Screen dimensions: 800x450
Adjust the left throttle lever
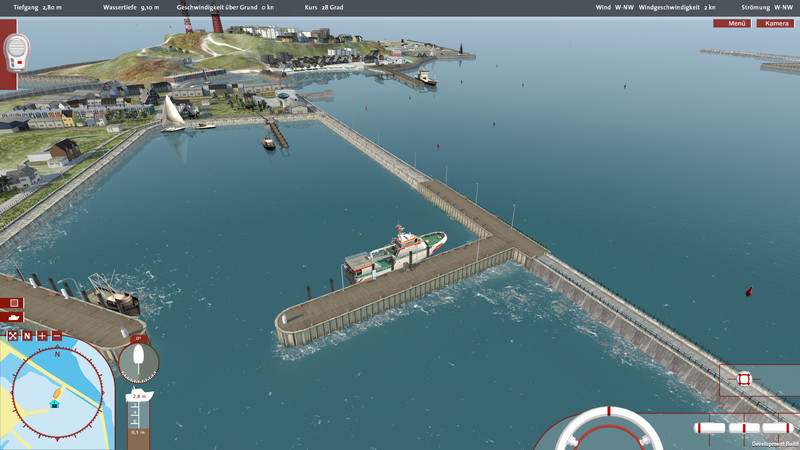(x=711, y=428)
